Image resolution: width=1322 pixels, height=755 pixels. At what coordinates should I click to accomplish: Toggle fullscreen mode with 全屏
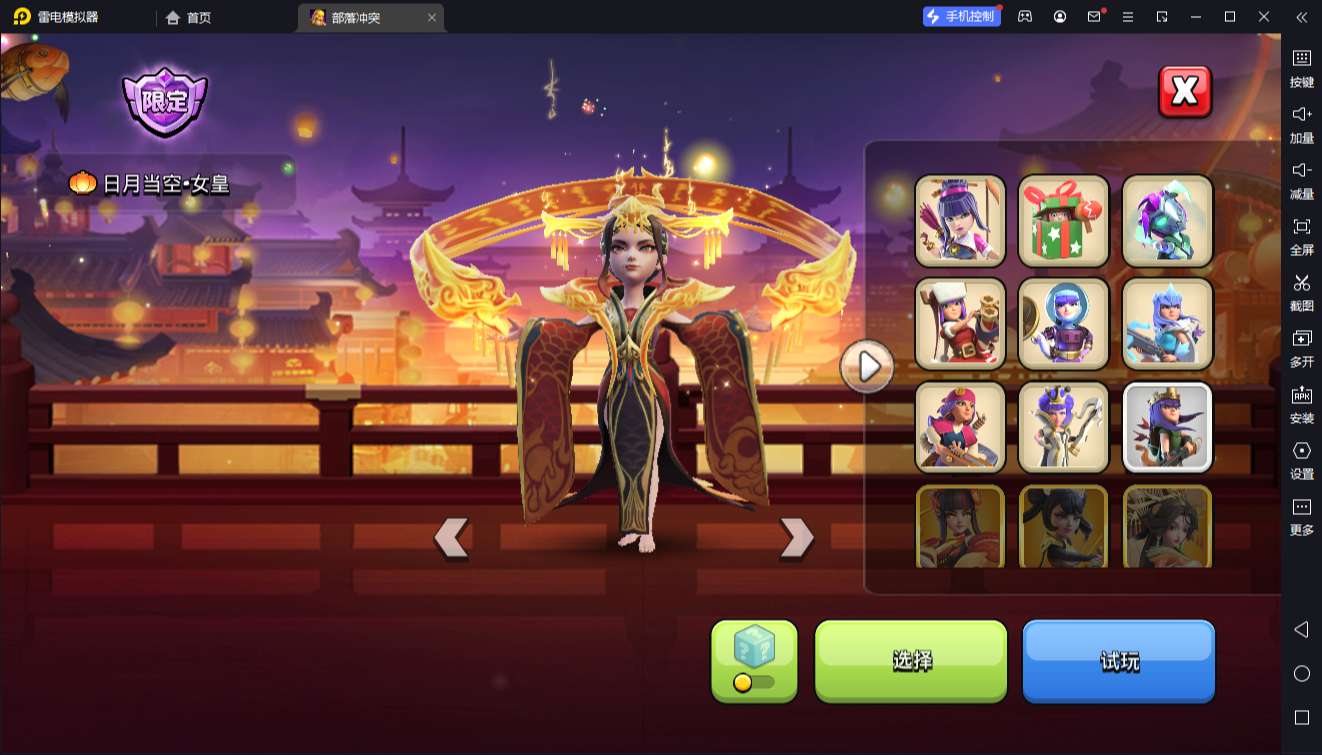pyautogui.click(x=1301, y=236)
